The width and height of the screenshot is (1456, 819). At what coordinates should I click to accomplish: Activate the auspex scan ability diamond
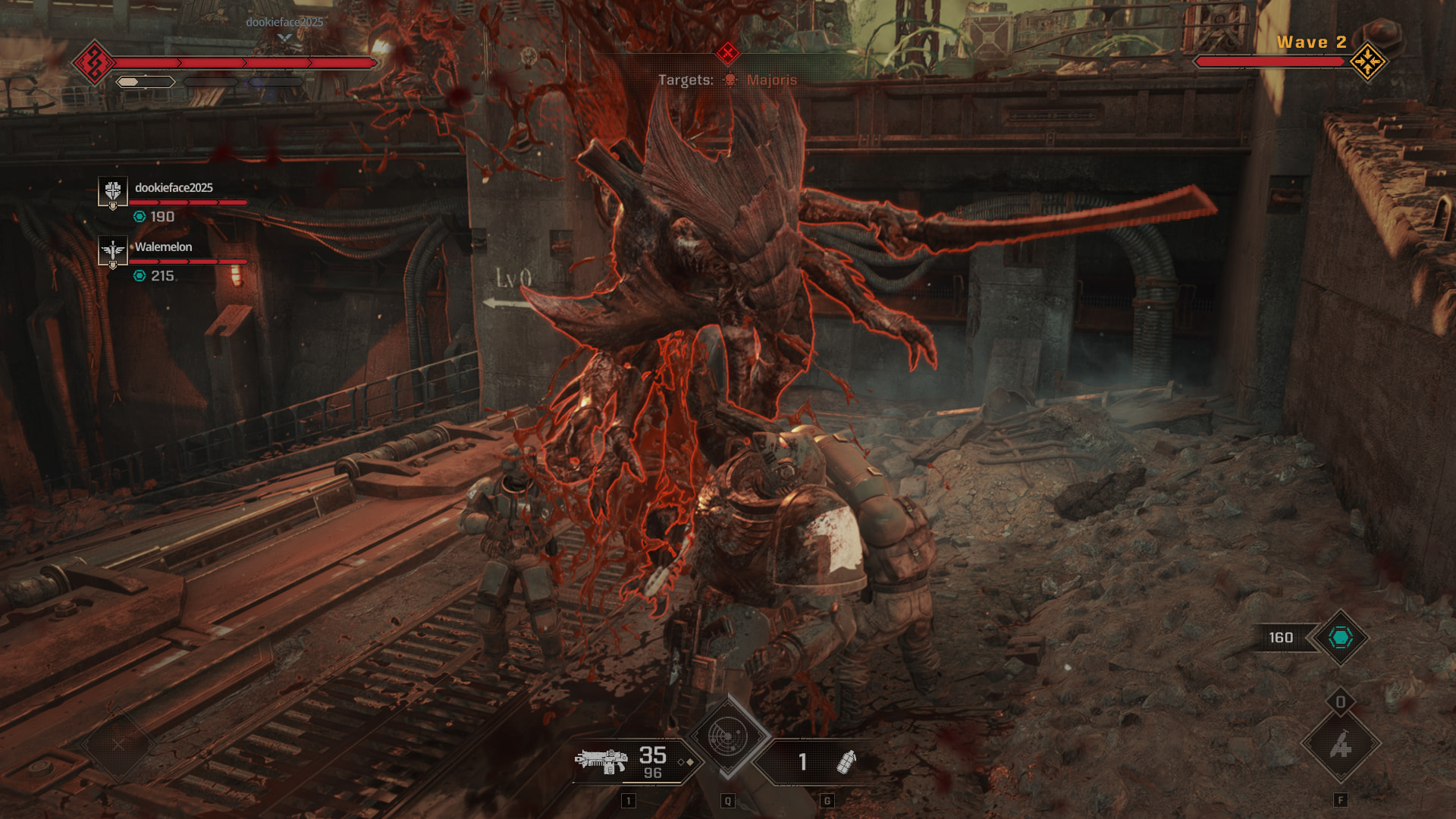click(727, 736)
